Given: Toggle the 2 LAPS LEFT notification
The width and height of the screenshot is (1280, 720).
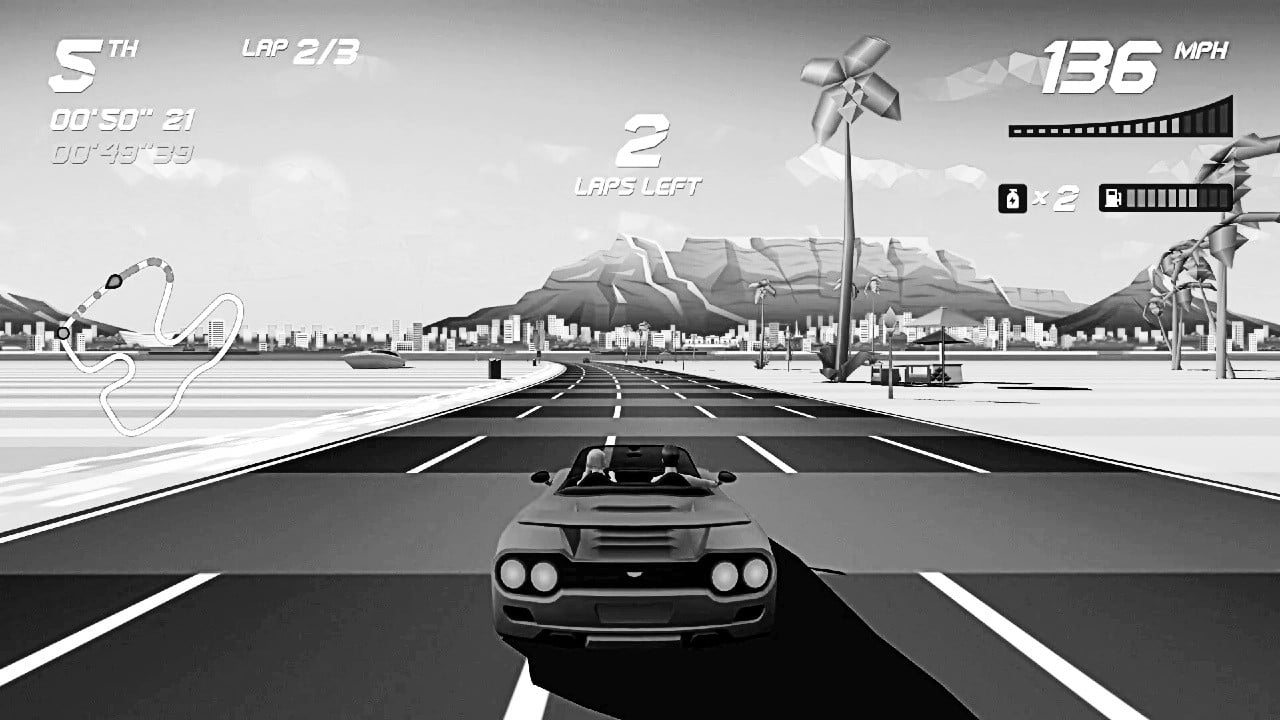Looking at the screenshot, I should [640, 160].
